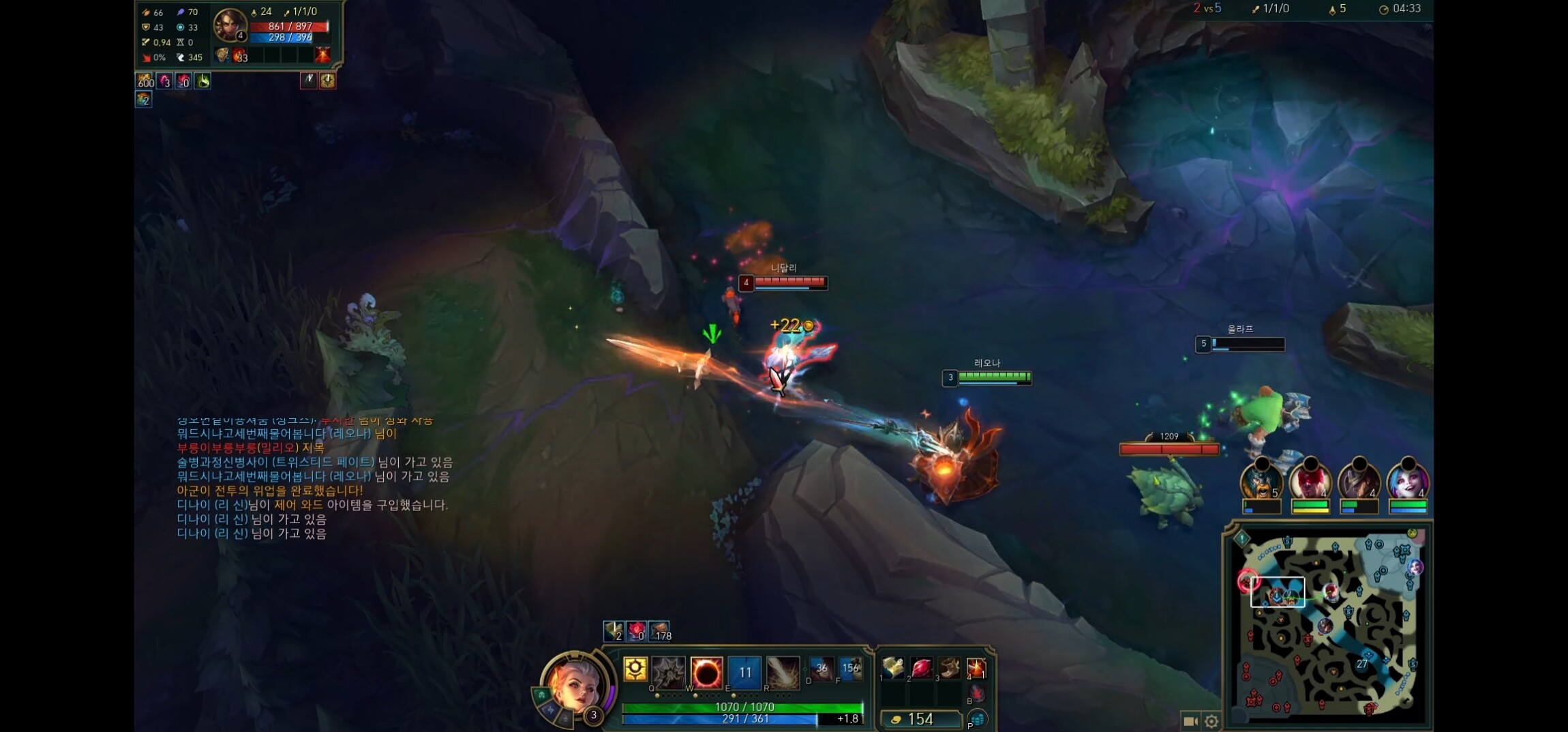
Task: Toggle the camera icon beside the minimap
Action: click(x=1190, y=721)
